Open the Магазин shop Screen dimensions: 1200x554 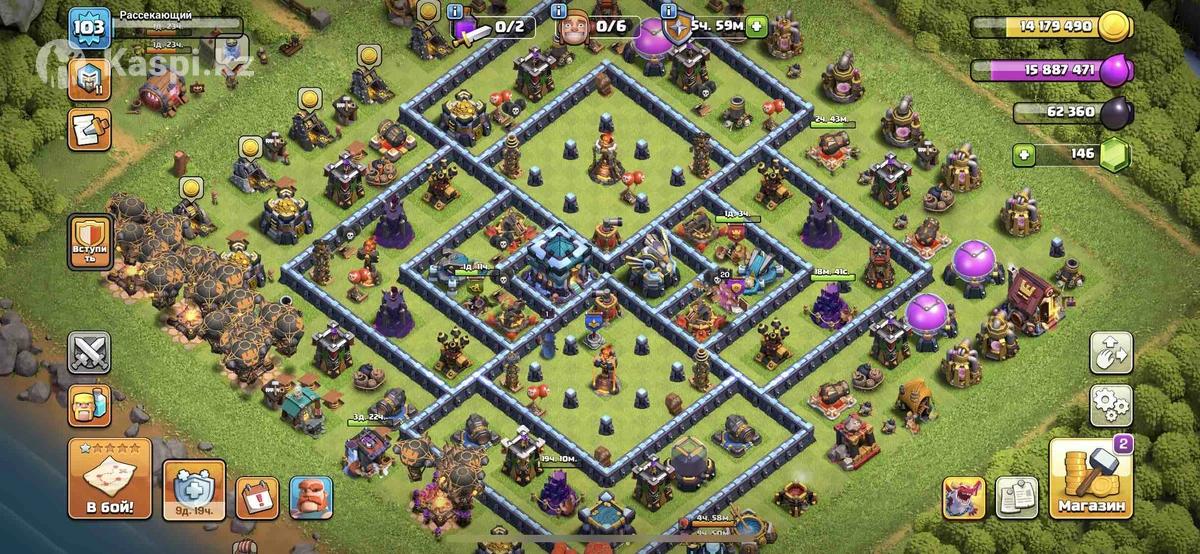tap(1090, 480)
